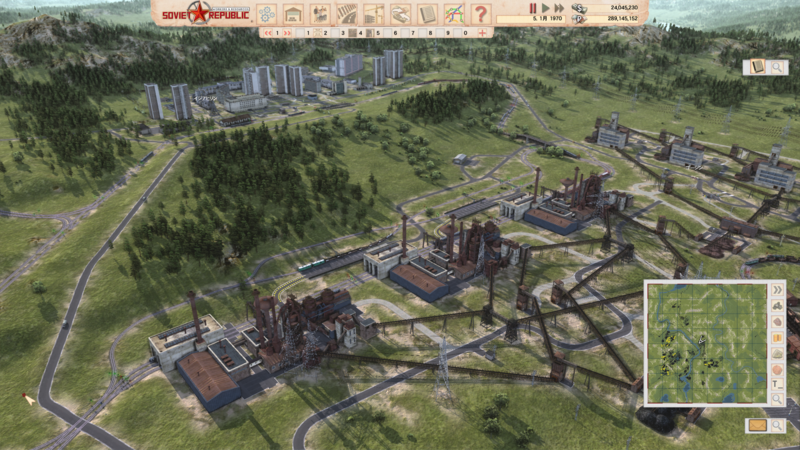
Task: Select shortcut slot number 7
Action: click(x=413, y=33)
